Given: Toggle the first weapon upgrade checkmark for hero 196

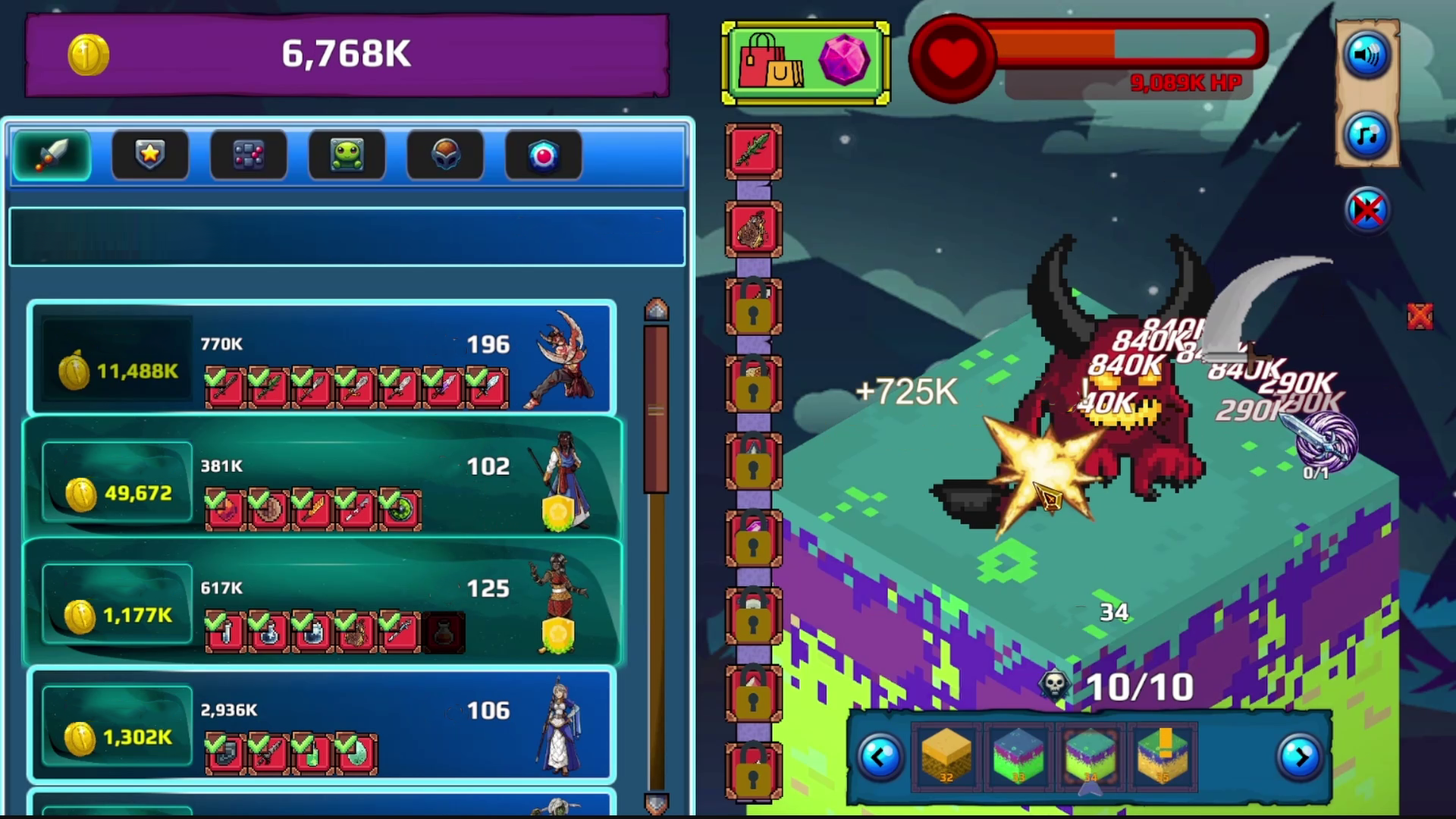Looking at the screenshot, I should point(224,387).
